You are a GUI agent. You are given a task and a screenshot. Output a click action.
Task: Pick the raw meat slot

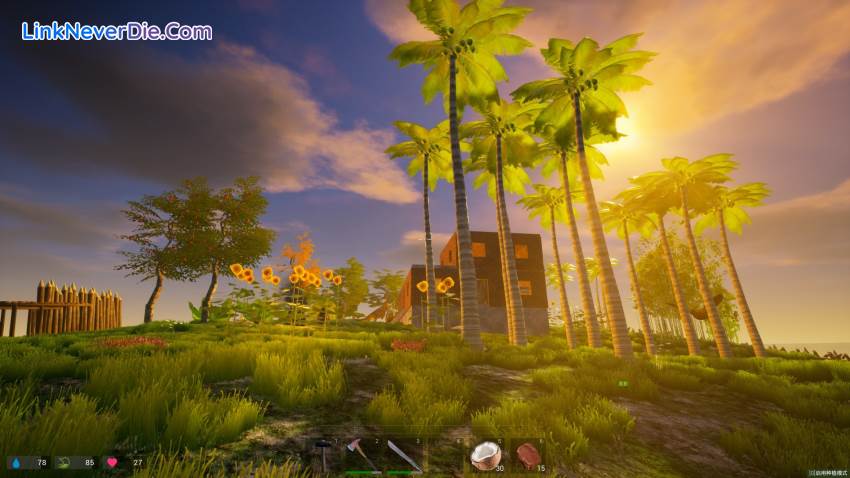(526, 454)
